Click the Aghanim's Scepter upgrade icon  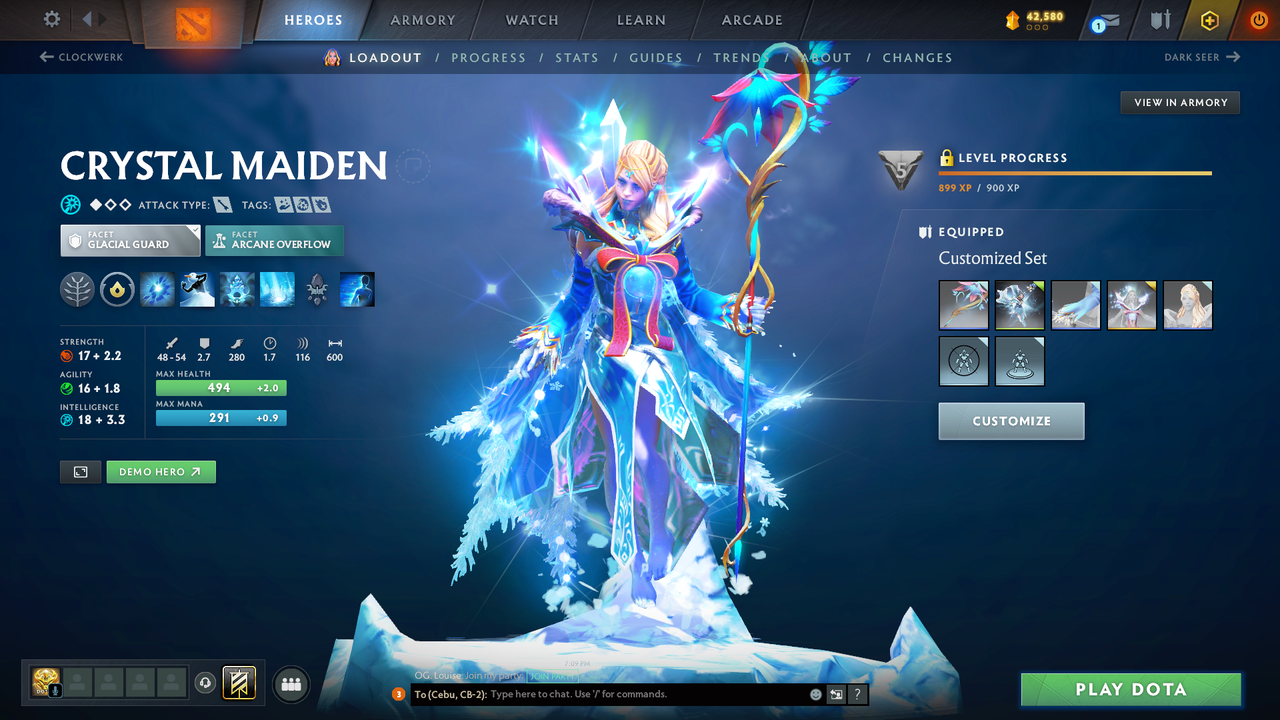point(317,290)
